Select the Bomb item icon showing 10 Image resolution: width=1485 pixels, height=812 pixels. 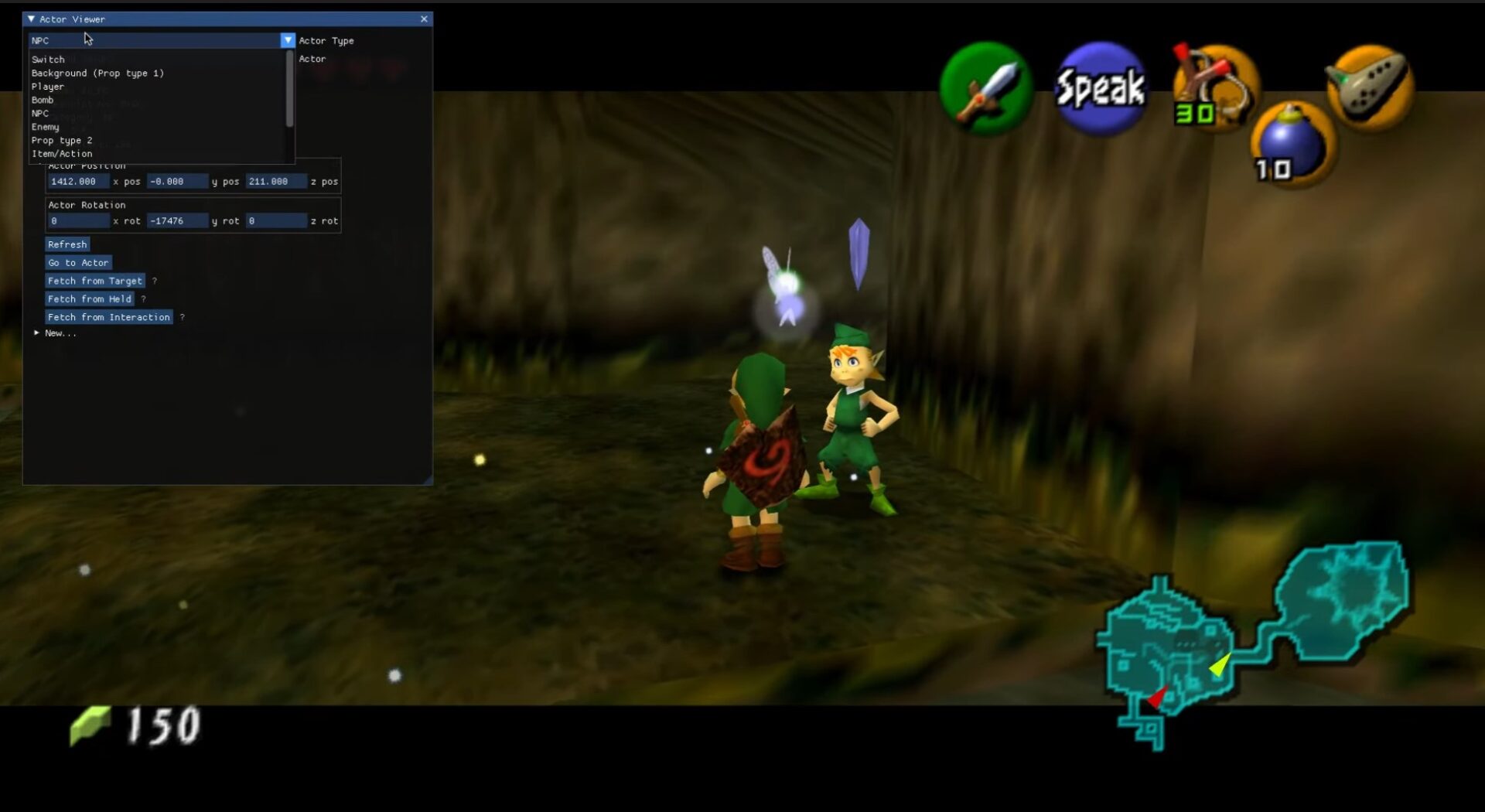pyautogui.click(x=1293, y=143)
